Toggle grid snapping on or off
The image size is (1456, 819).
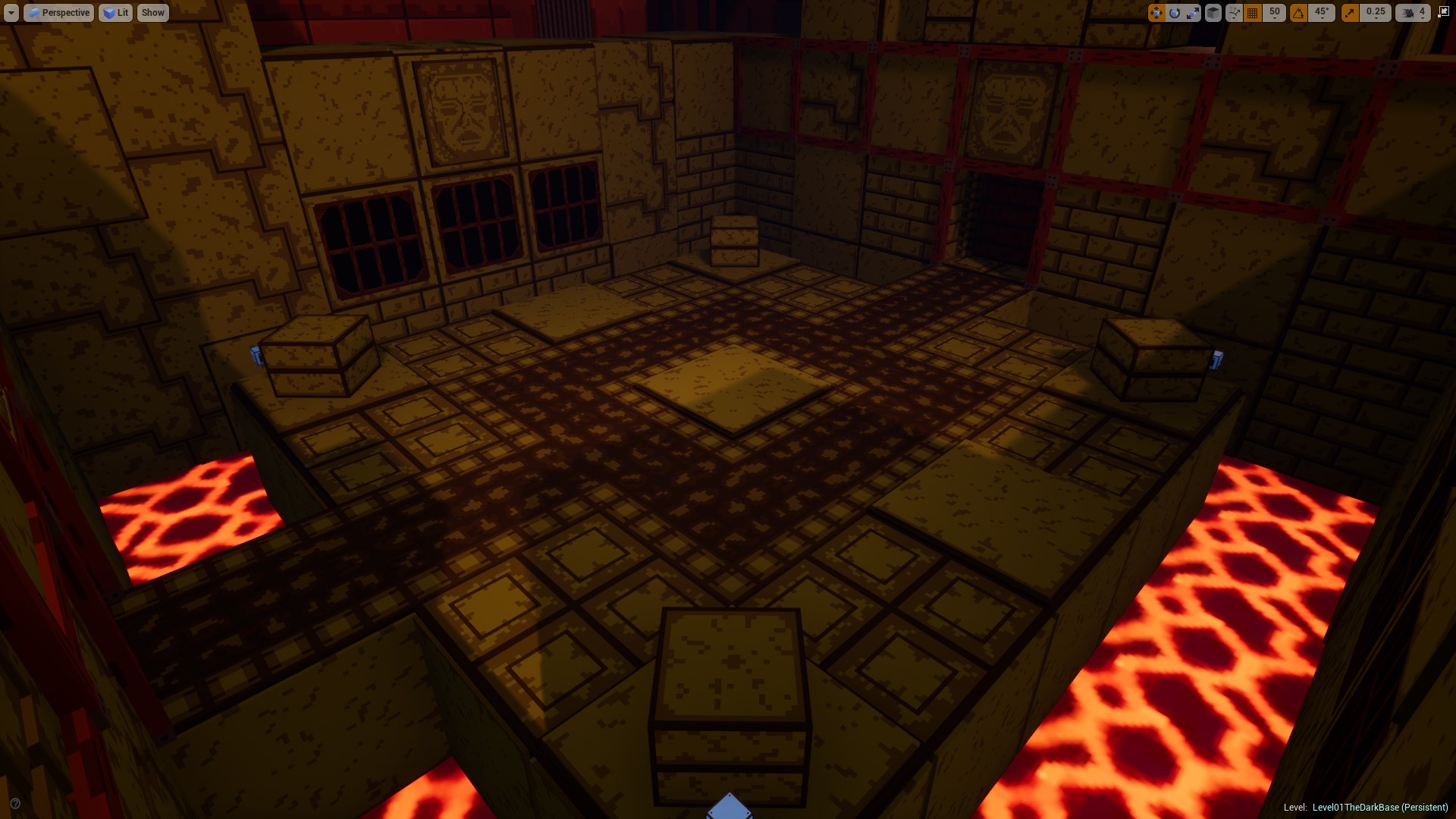(x=1253, y=12)
